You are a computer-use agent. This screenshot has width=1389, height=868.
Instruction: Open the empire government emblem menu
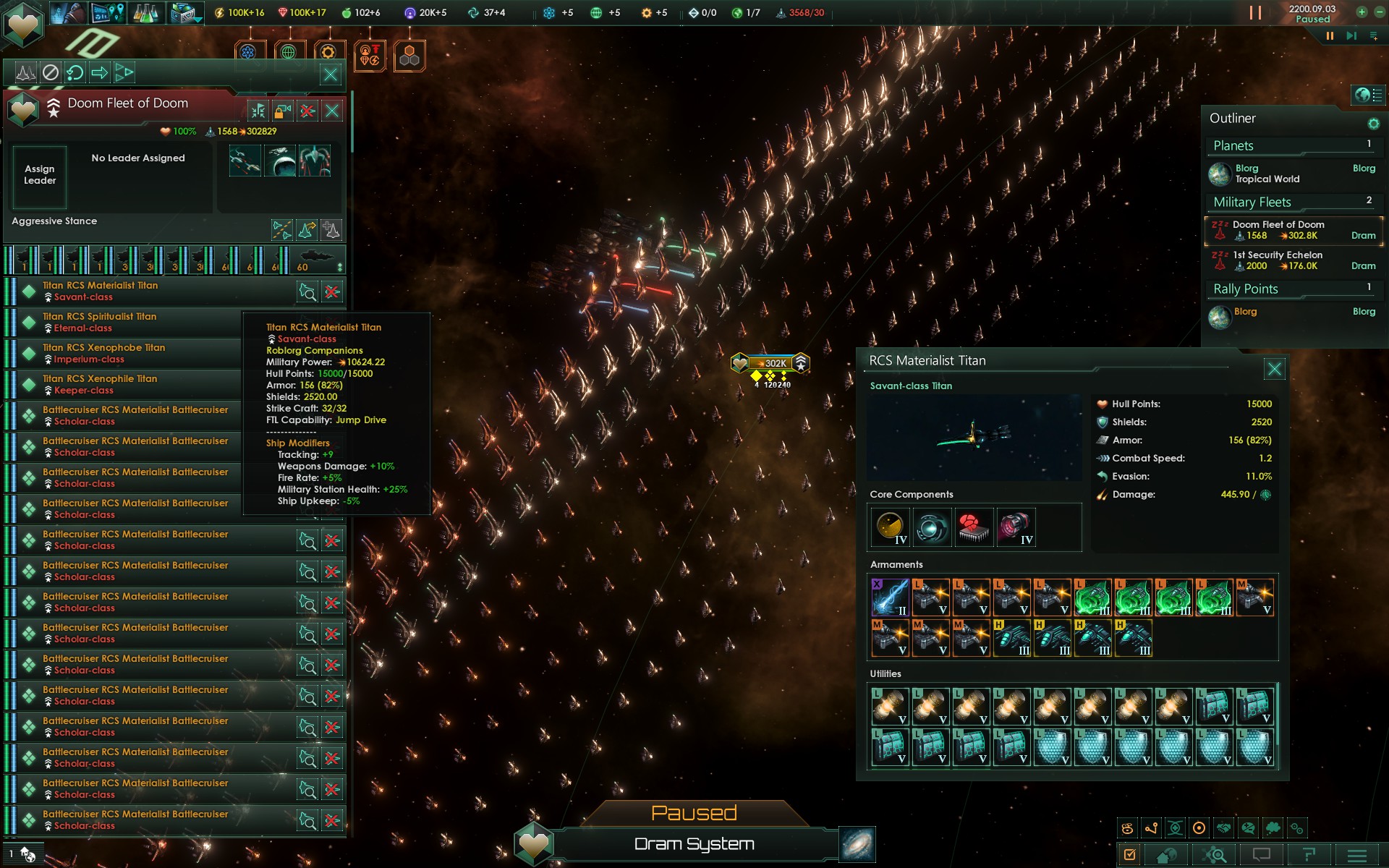(x=23, y=24)
